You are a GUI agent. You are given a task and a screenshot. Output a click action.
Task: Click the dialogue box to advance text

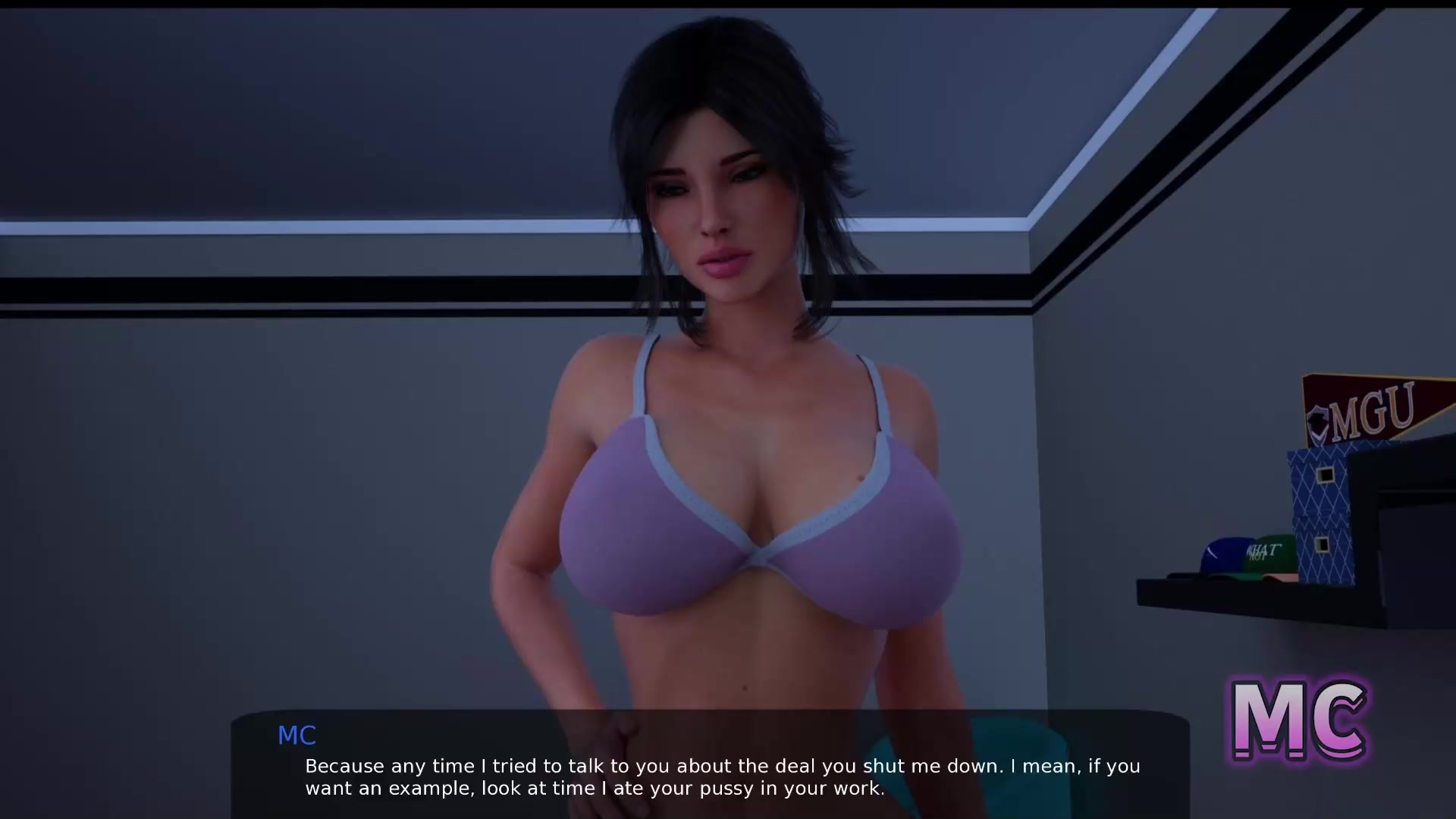(x=710, y=766)
